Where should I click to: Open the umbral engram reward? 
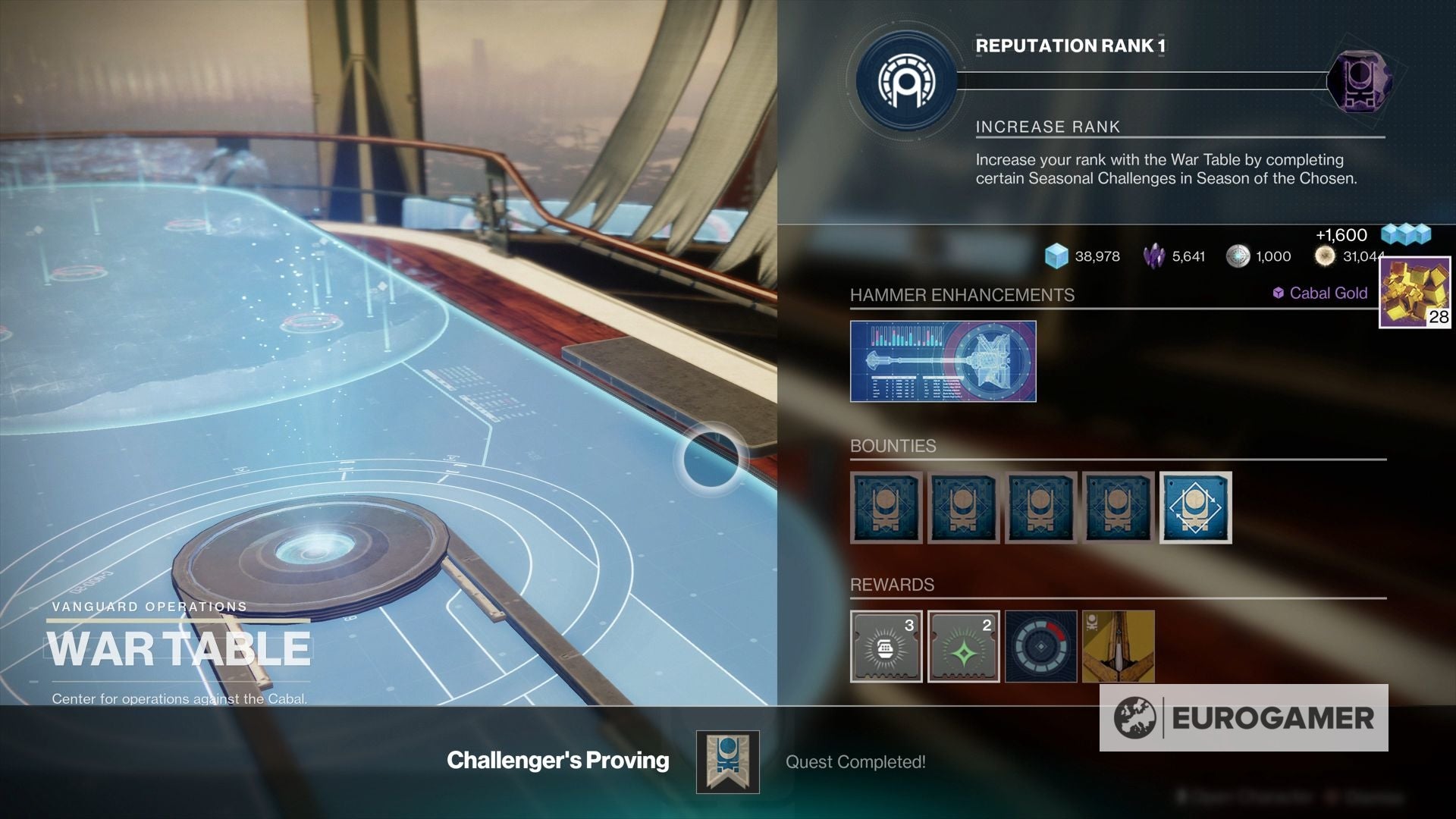[1040, 647]
